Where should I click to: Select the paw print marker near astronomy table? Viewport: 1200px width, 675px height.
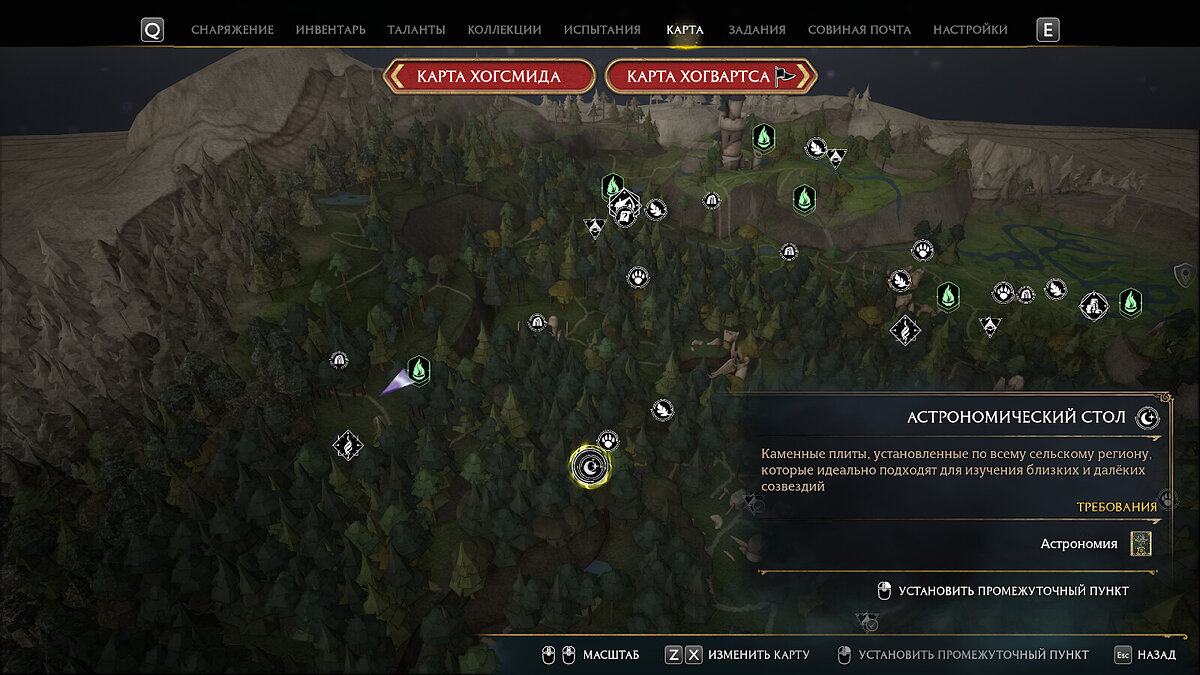[x=608, y=440]
